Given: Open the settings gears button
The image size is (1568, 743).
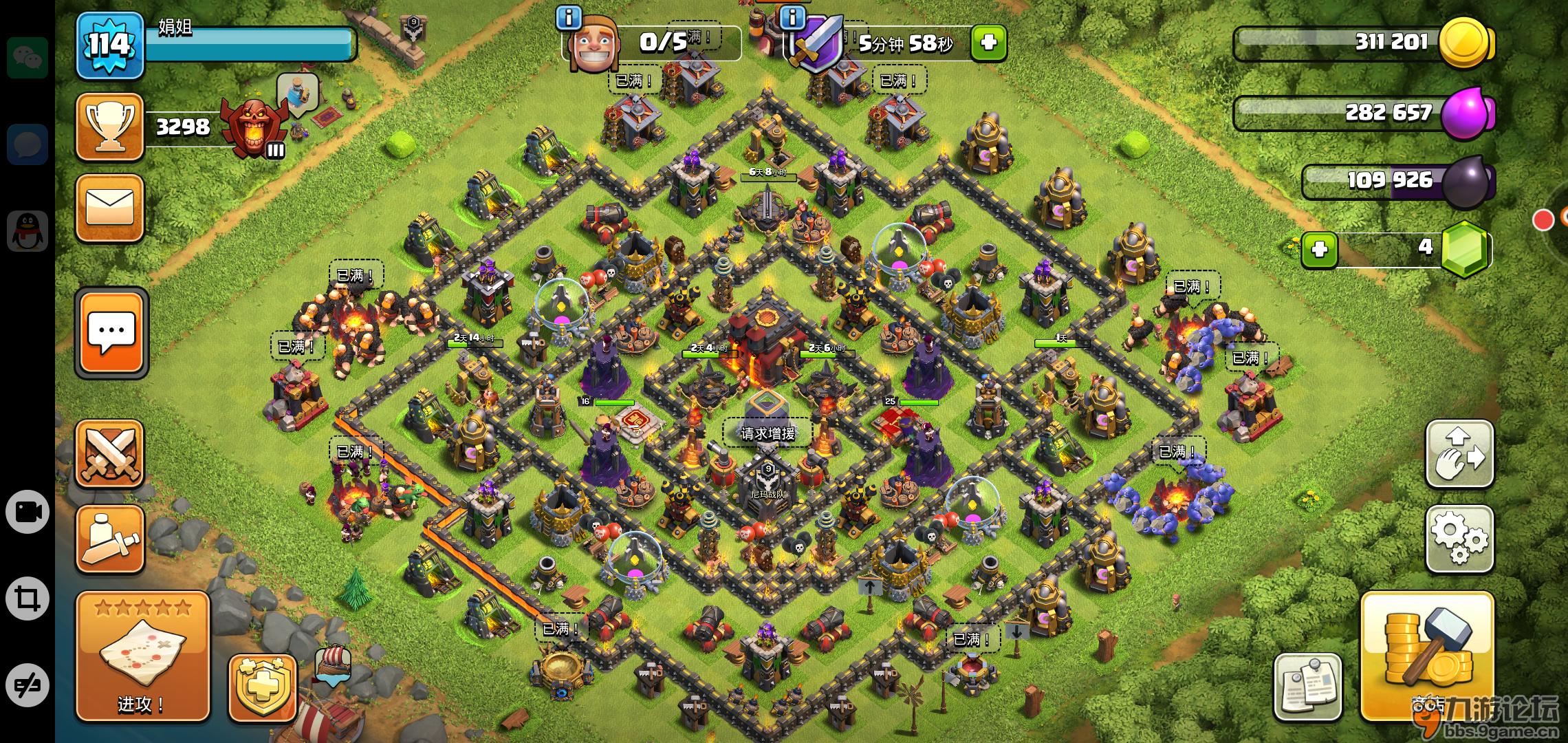Looking at the screenshot, I should [1459, 539].
